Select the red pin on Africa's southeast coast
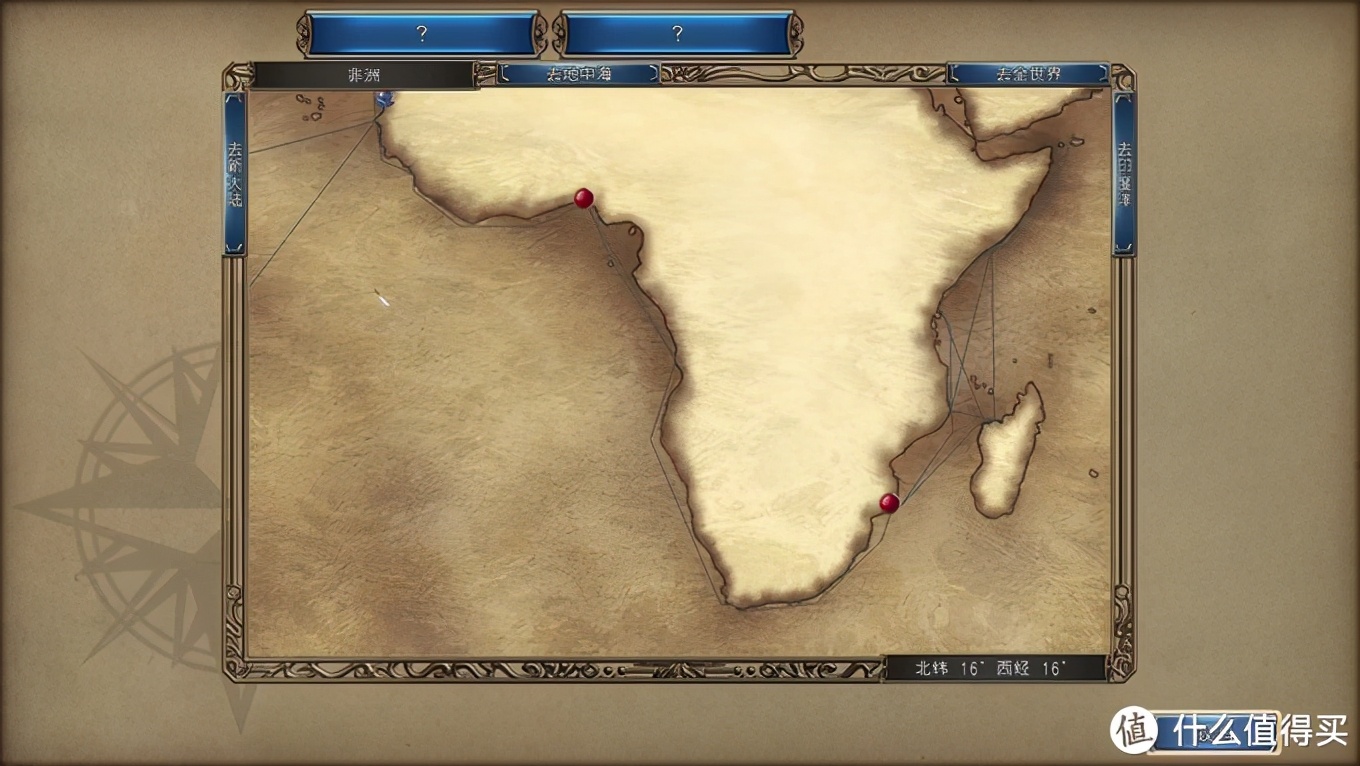 pos(889,502)
